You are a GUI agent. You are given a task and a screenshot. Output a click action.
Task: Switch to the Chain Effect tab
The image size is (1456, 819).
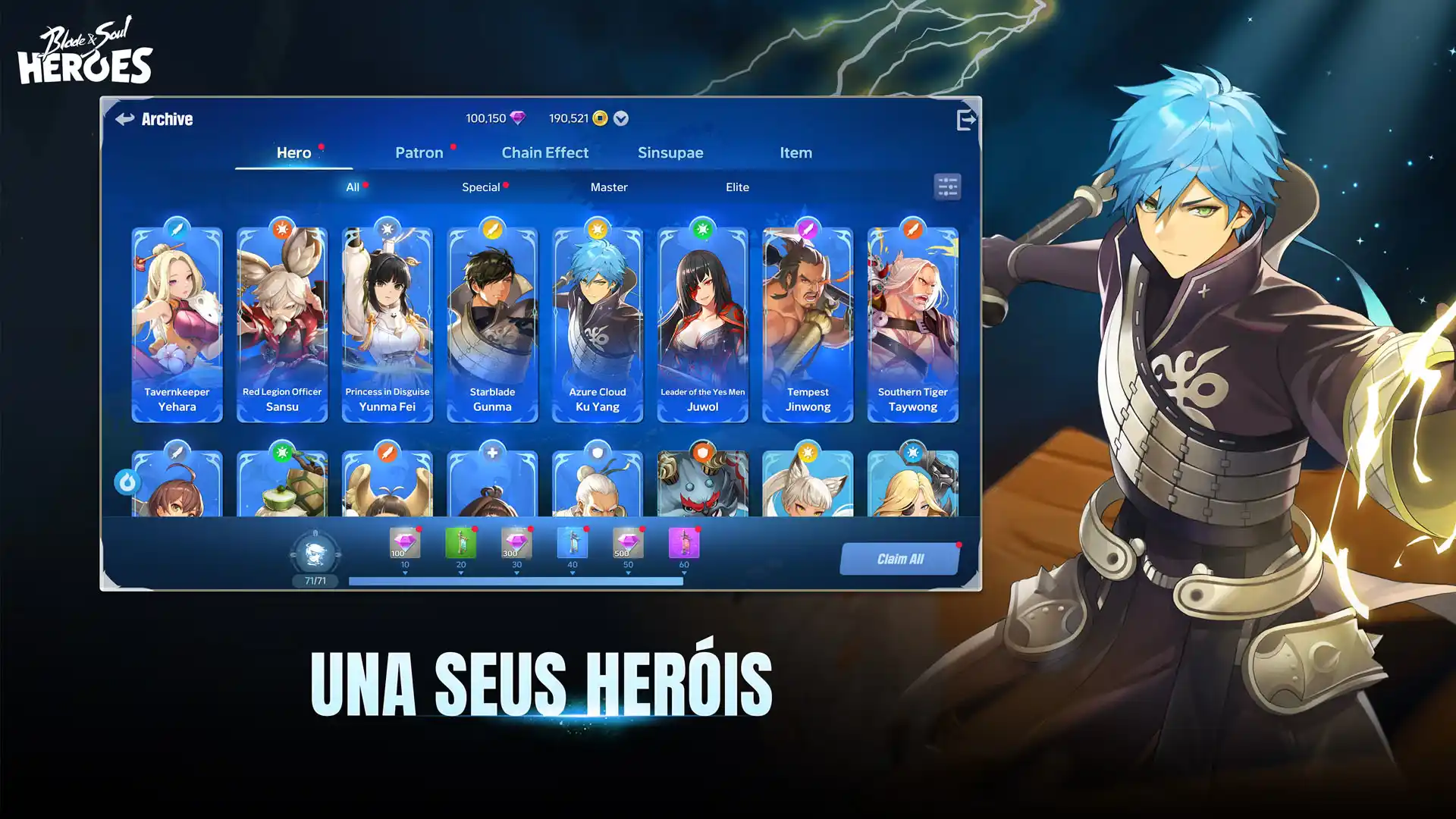[545, 152]
